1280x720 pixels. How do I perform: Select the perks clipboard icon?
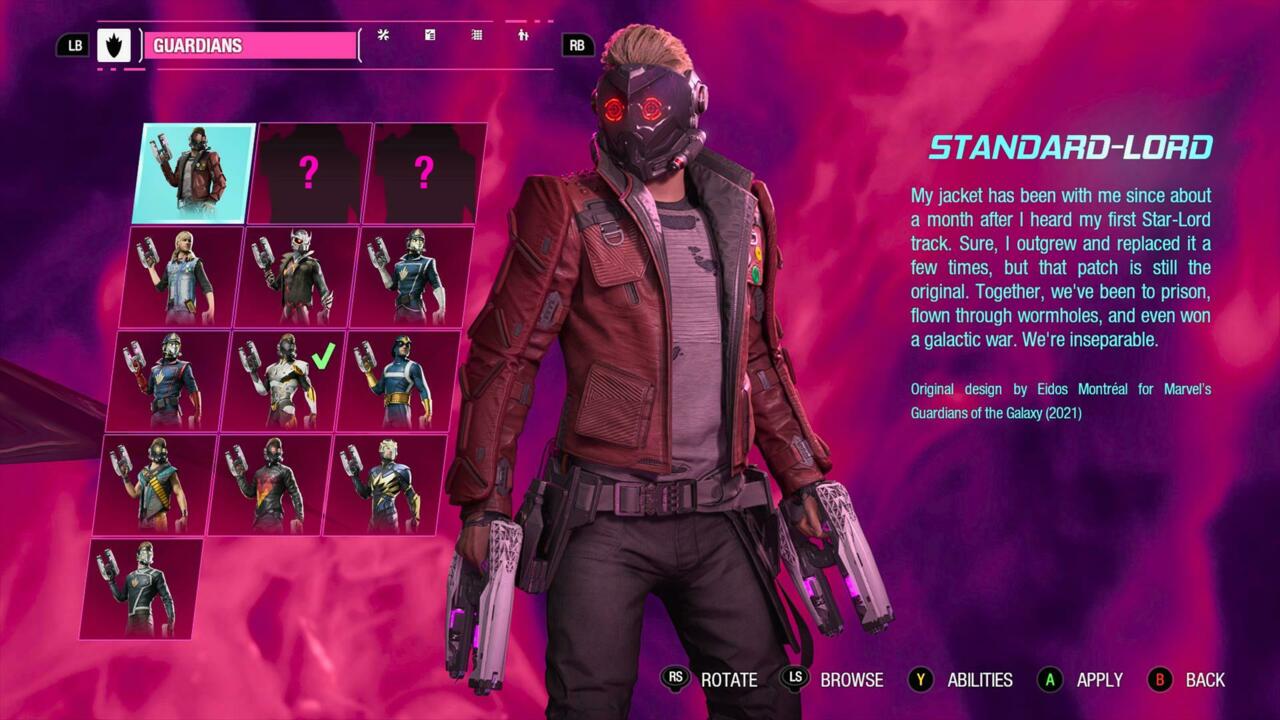(430, 36)
